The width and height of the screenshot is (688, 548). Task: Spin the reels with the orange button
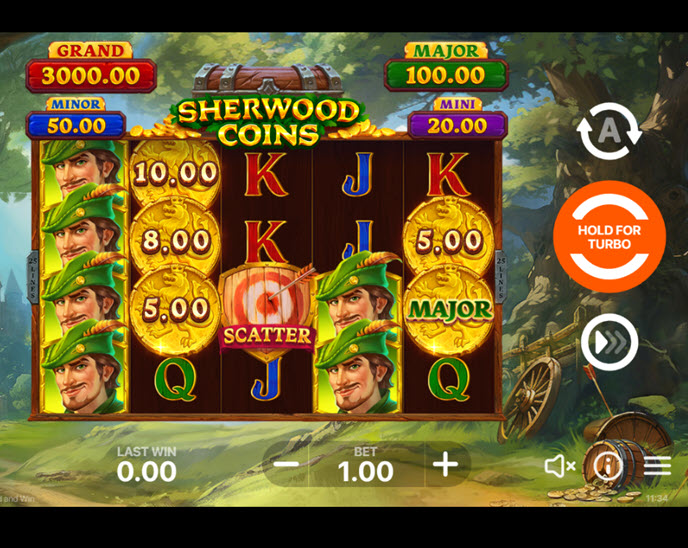click(609, 237)
